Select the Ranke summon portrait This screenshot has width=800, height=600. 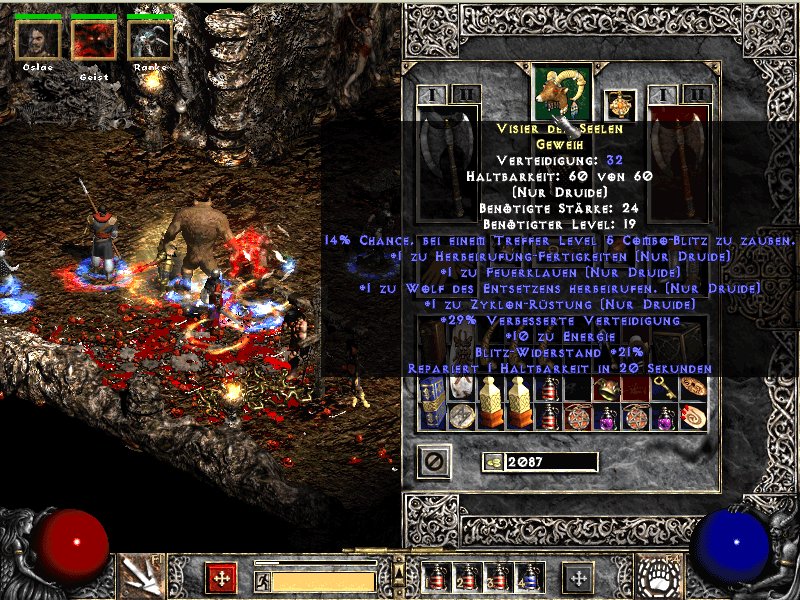150,39
